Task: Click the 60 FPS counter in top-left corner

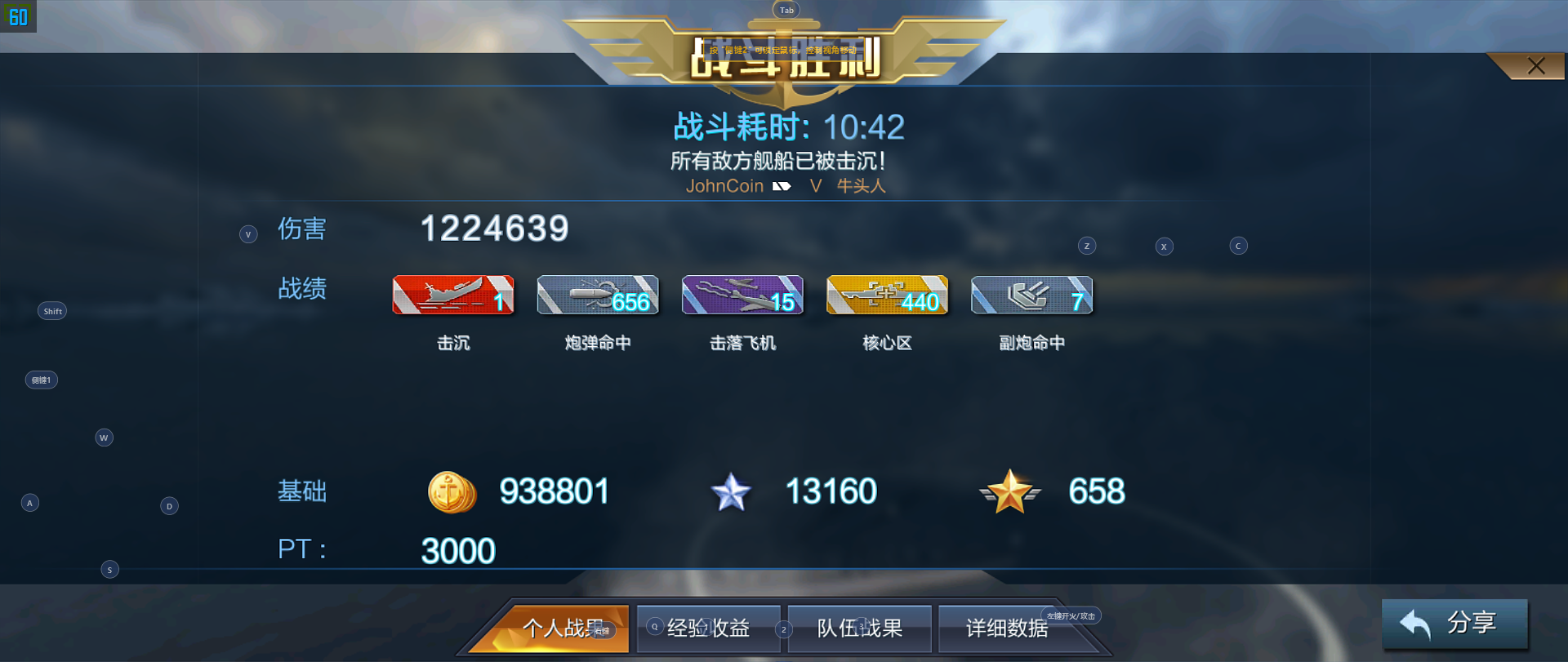Action: 17,18
